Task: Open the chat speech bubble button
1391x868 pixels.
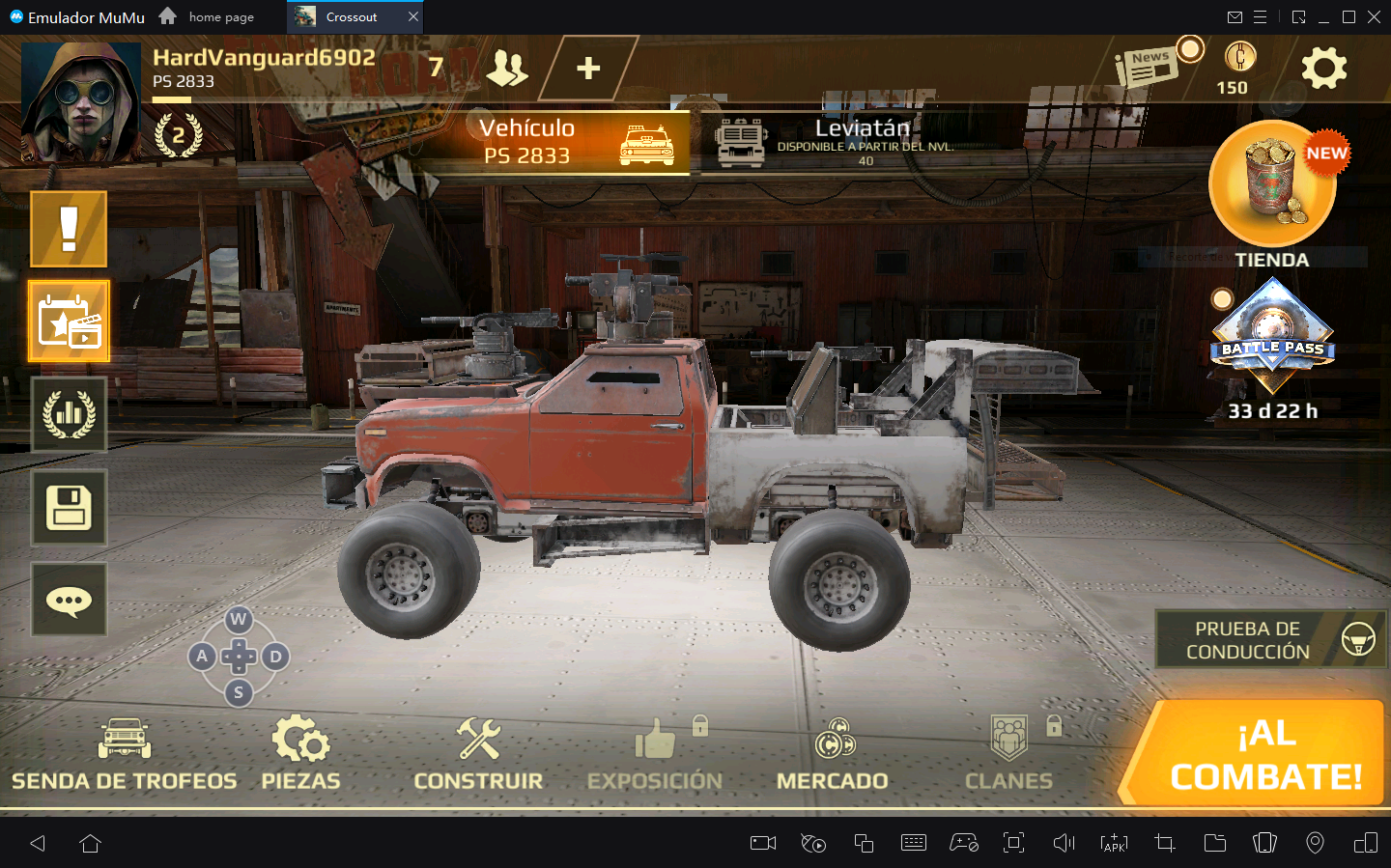Action: point(69,600)
